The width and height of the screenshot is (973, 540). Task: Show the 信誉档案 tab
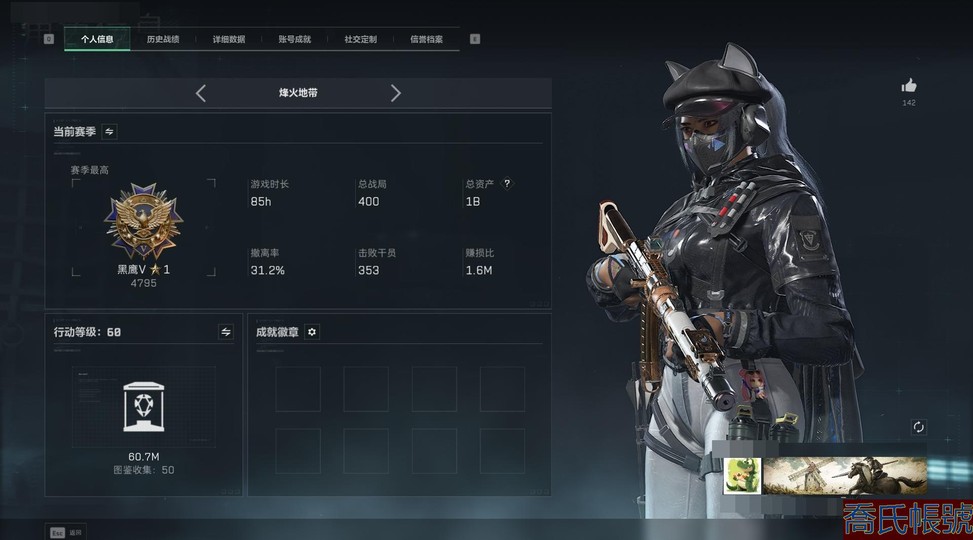pos(427,39)
